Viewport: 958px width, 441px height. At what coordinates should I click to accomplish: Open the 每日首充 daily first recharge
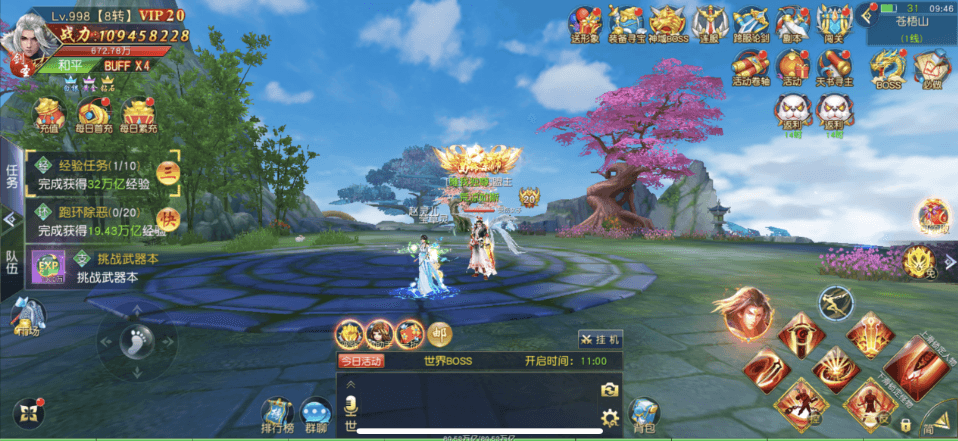[x=94, y=114]
